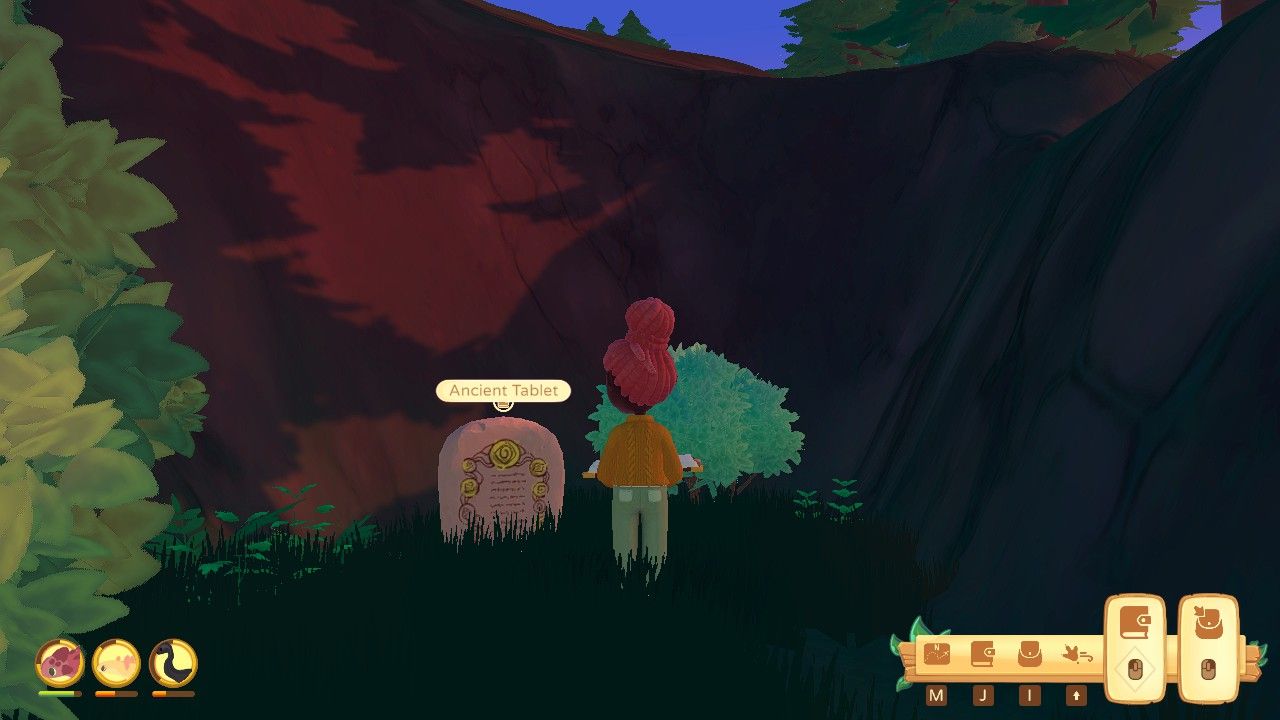Click the left mouse button prompt icon
The width and height of the screenshot is (1280, 720).
(x=1135, y=670)
